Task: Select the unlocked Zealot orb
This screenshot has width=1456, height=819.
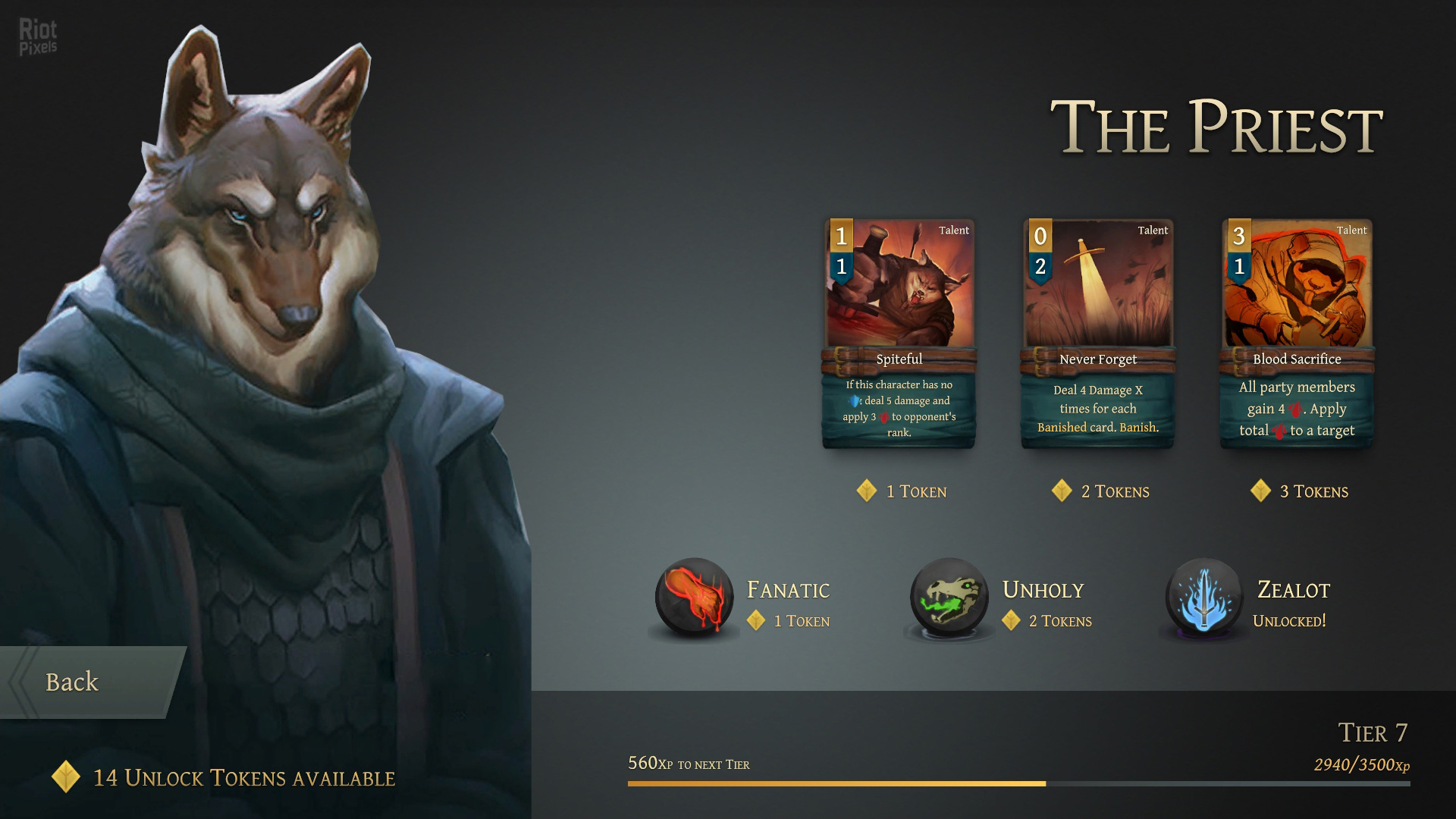Action: pos(1203,598)
